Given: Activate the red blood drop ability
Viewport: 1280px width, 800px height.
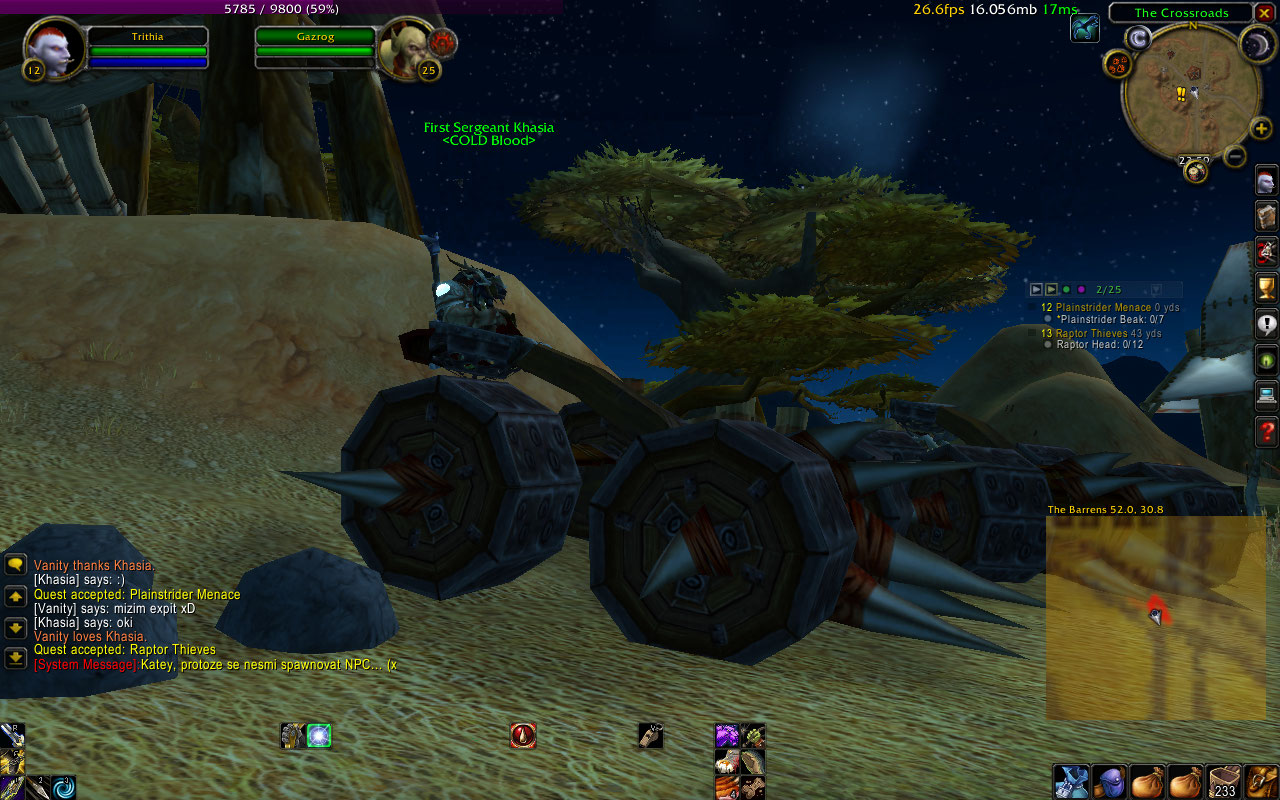Looking at the screenshot, I should click(523, 736).
